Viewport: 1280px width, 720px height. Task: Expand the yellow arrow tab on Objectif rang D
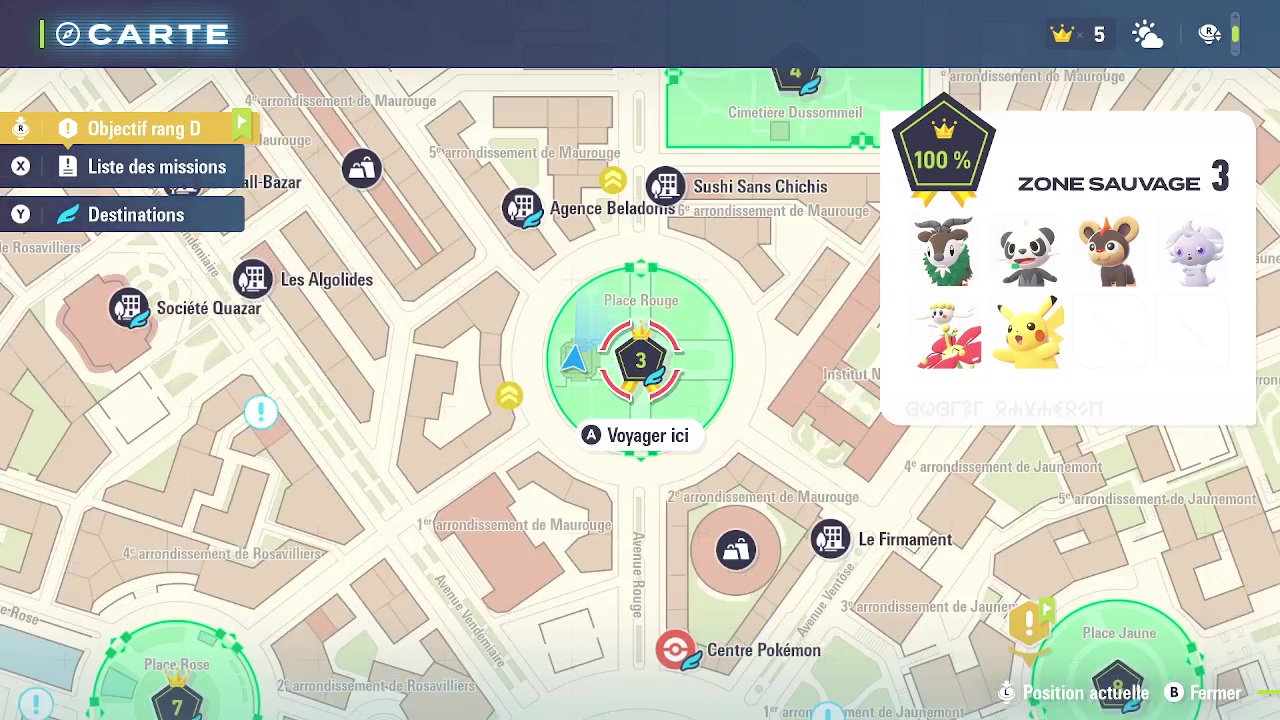pos(243,124)
